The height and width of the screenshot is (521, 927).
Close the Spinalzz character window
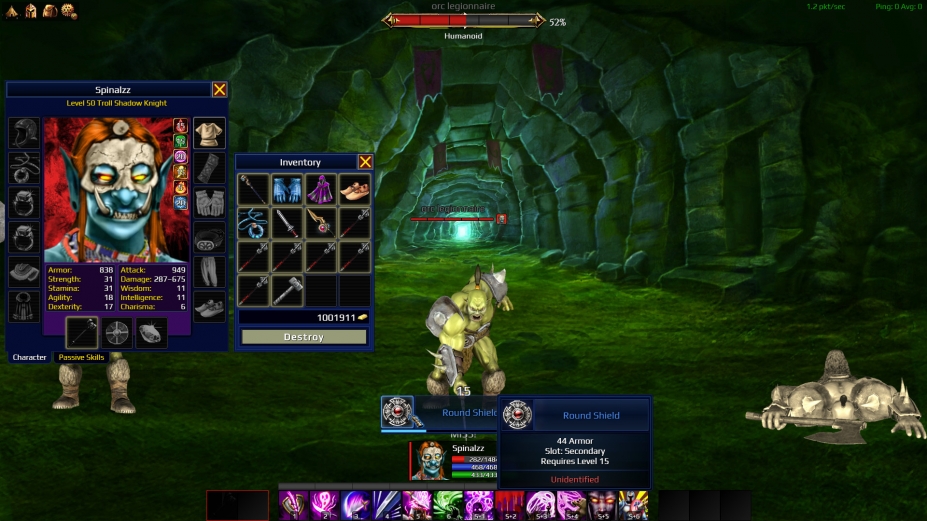[x=219, y=89]
